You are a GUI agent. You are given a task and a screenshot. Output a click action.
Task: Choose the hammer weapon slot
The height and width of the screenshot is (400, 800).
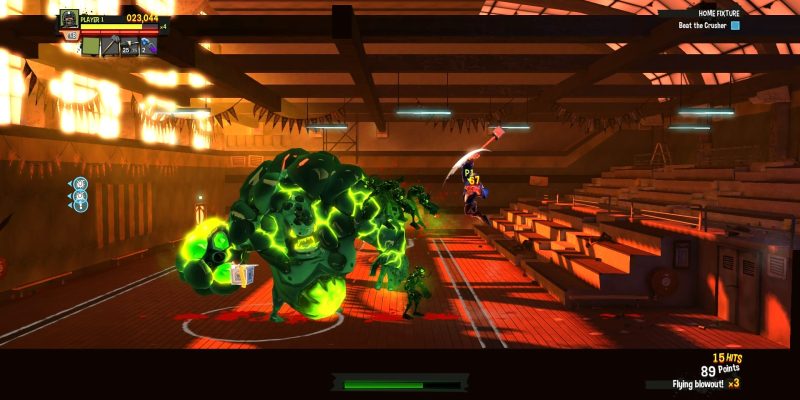(x=110, y=45)
